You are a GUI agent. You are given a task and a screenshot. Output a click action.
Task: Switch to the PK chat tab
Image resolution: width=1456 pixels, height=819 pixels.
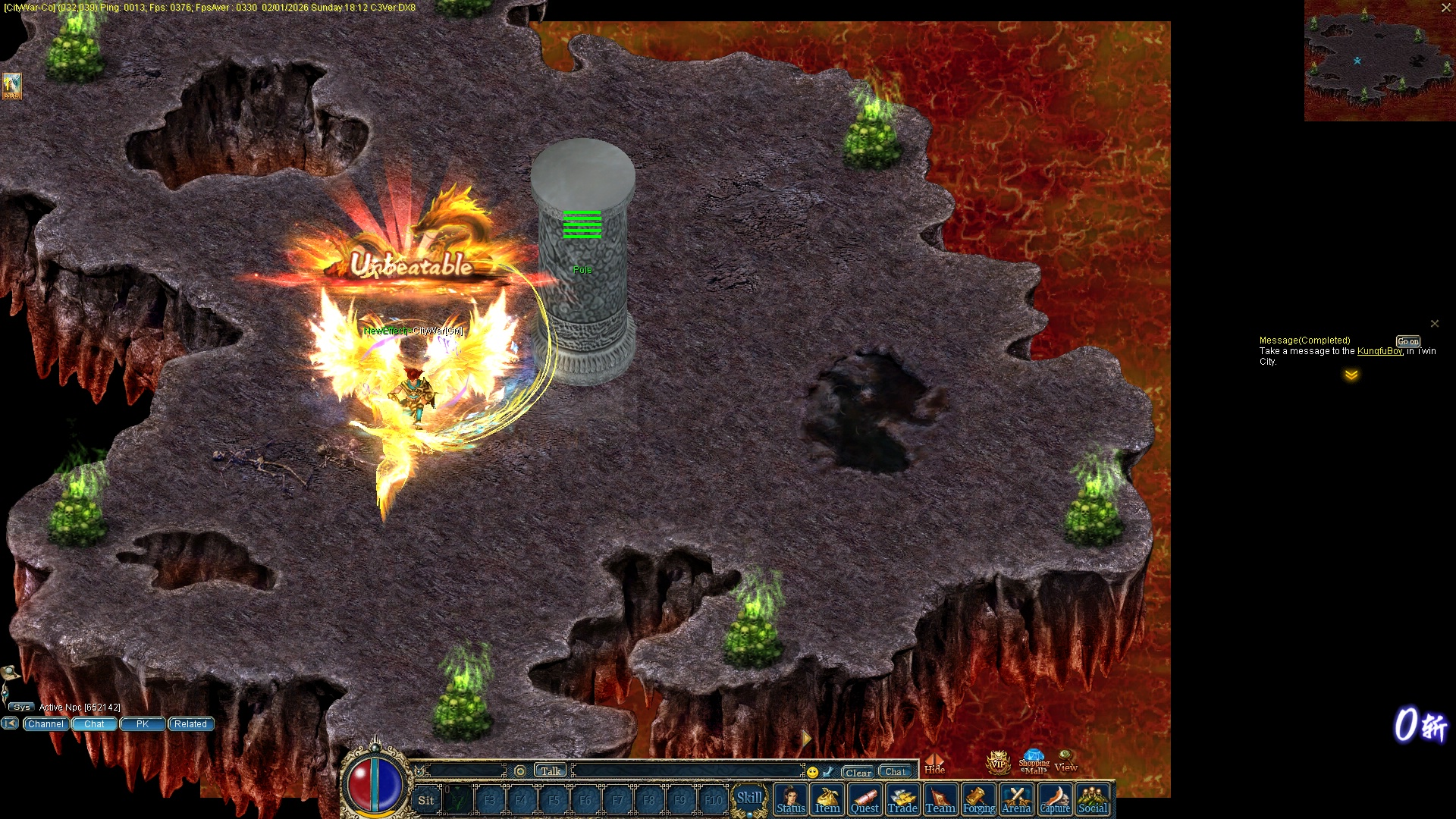[x=143, y=724]
